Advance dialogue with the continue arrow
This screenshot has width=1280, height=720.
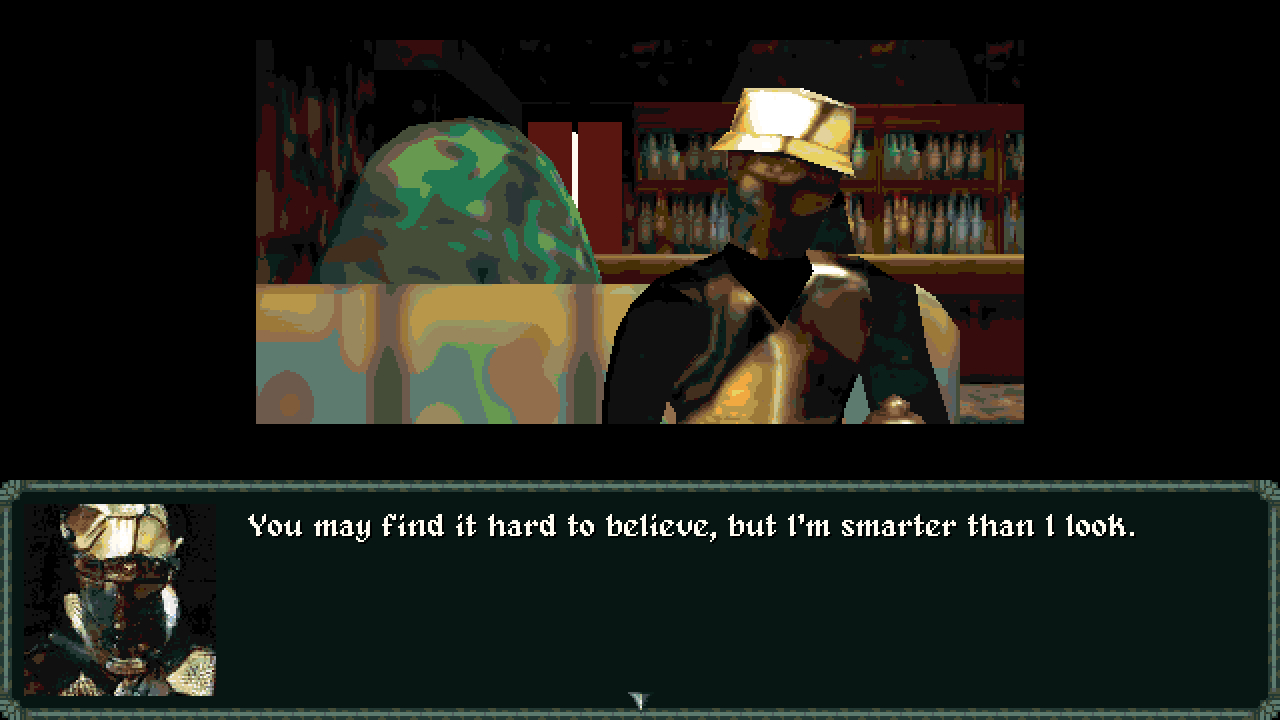click(638, 700)
